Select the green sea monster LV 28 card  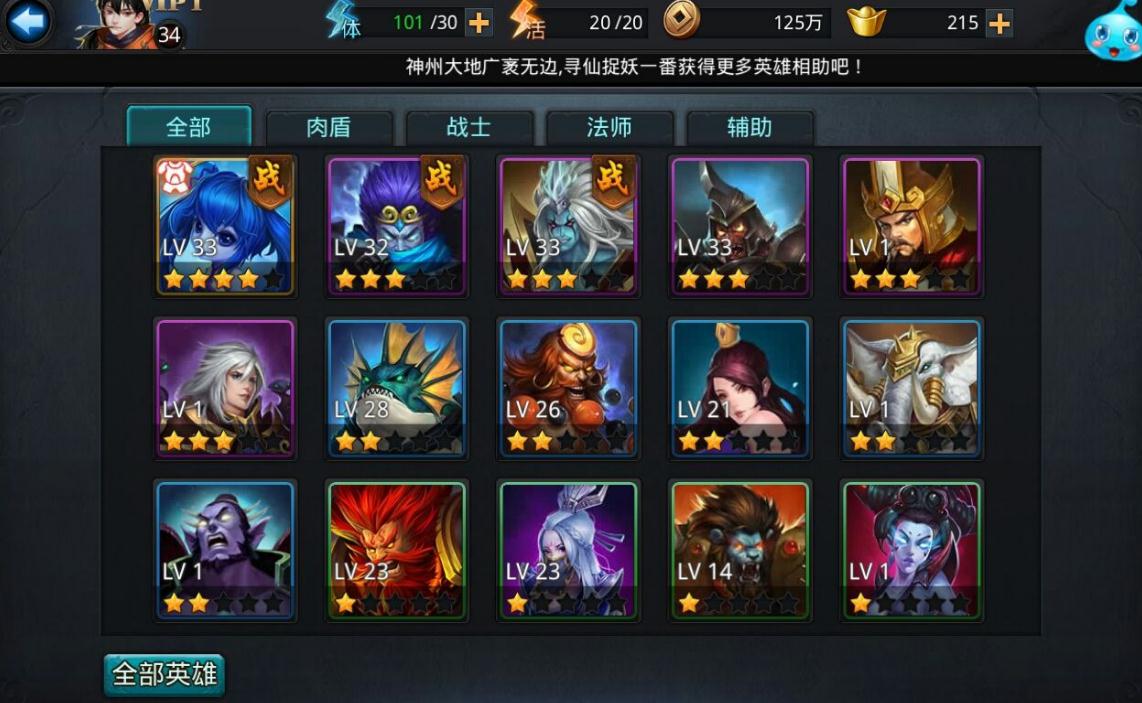397,388
